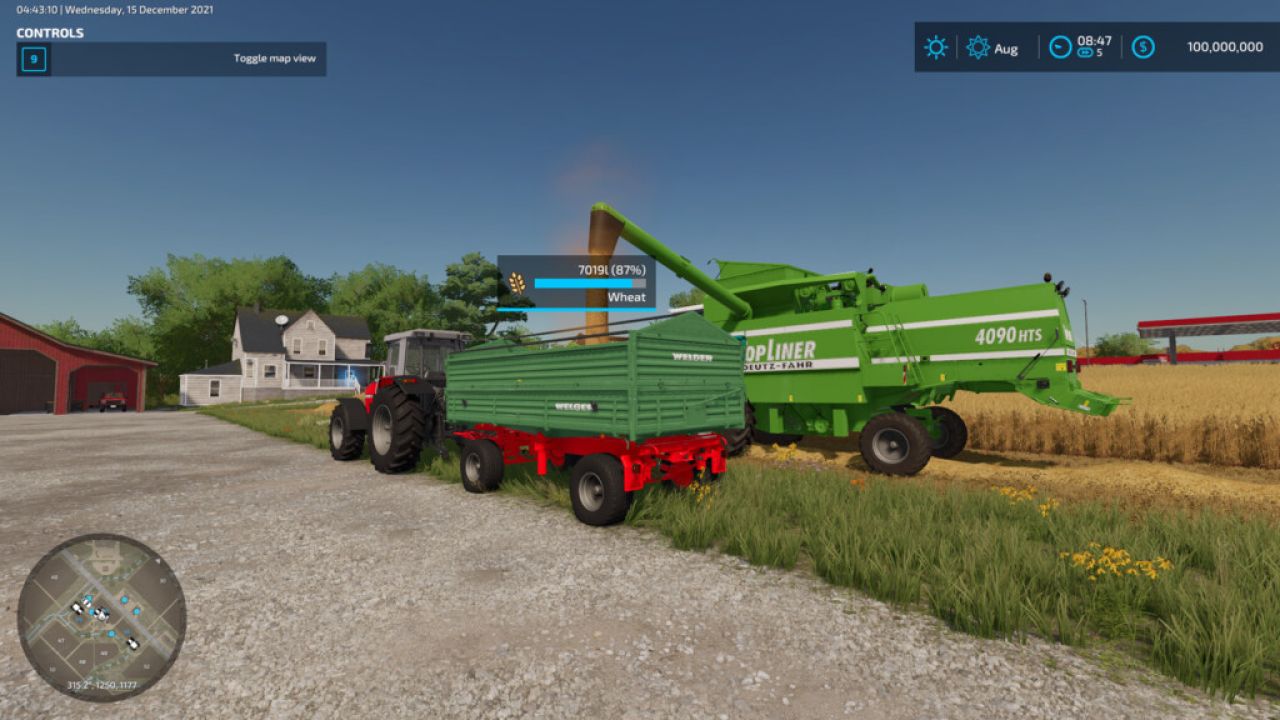Click a blue vehicle marker on the minimap
The image size is (1280, 720).
click(x=124, y=599)
